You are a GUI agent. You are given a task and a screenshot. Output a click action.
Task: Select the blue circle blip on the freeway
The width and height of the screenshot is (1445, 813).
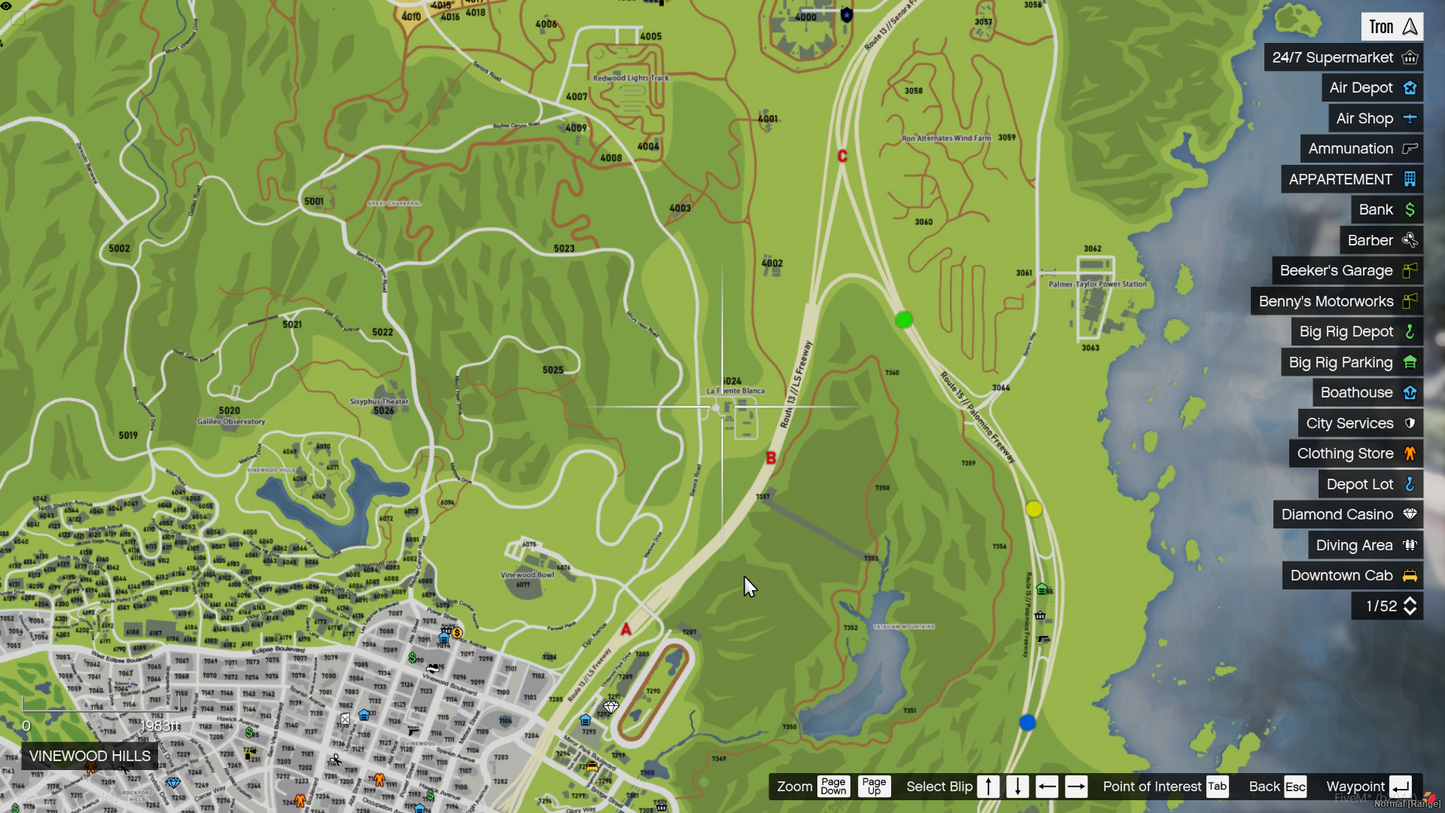coord(1027,722)
